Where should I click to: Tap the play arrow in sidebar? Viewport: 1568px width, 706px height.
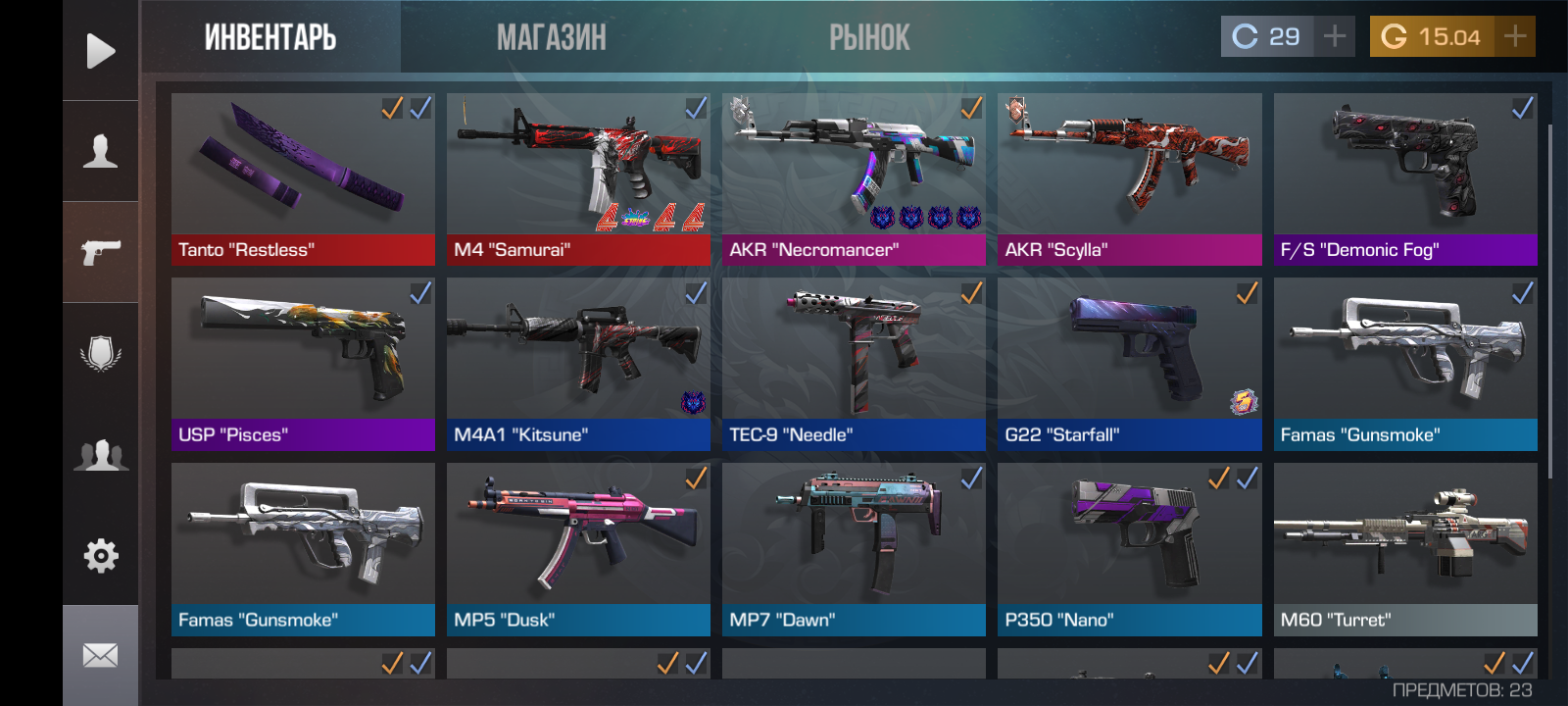pyautogui.click(x=100, y=51)
